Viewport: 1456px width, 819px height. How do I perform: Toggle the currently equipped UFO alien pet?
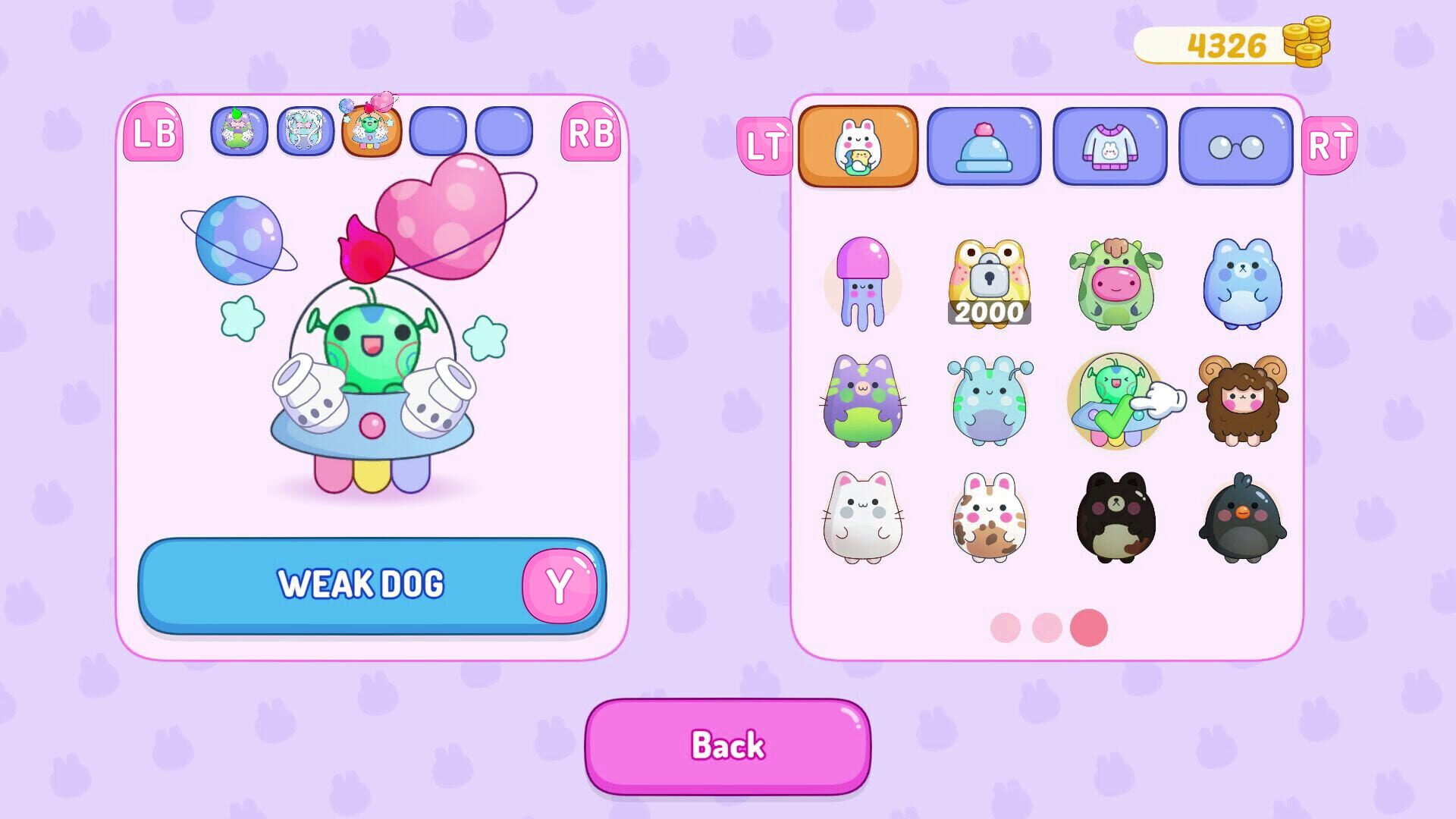point(1113,400)
